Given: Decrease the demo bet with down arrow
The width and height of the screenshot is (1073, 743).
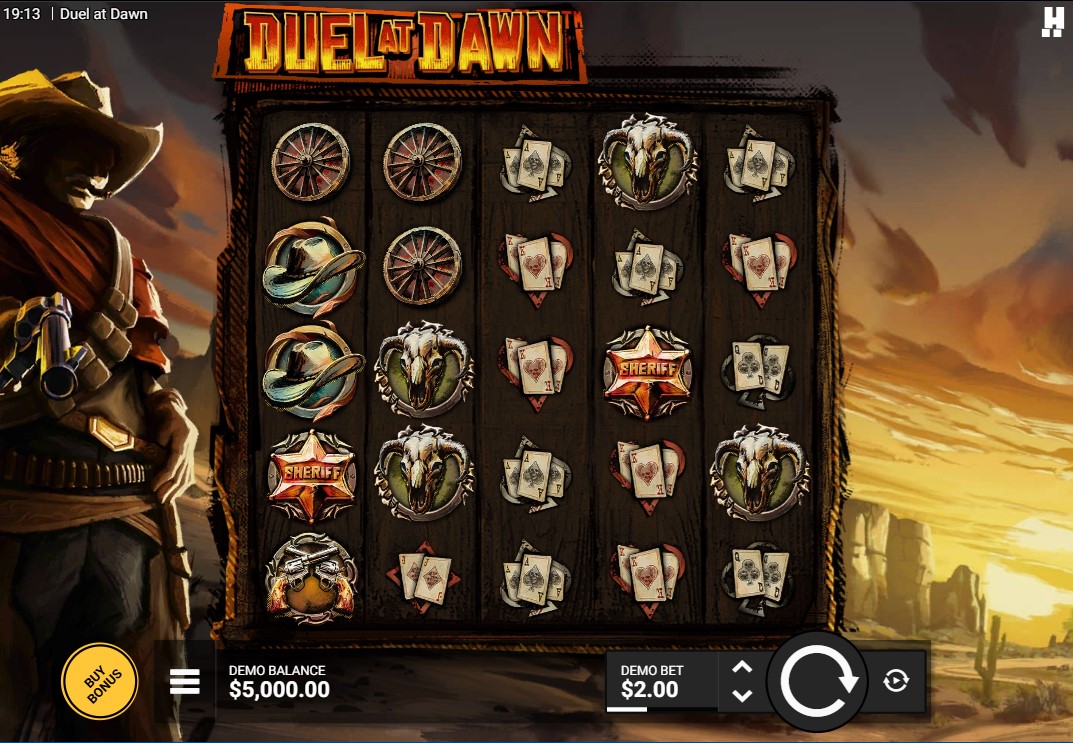Looking at the screenshot, I should (x=742, y=695).
